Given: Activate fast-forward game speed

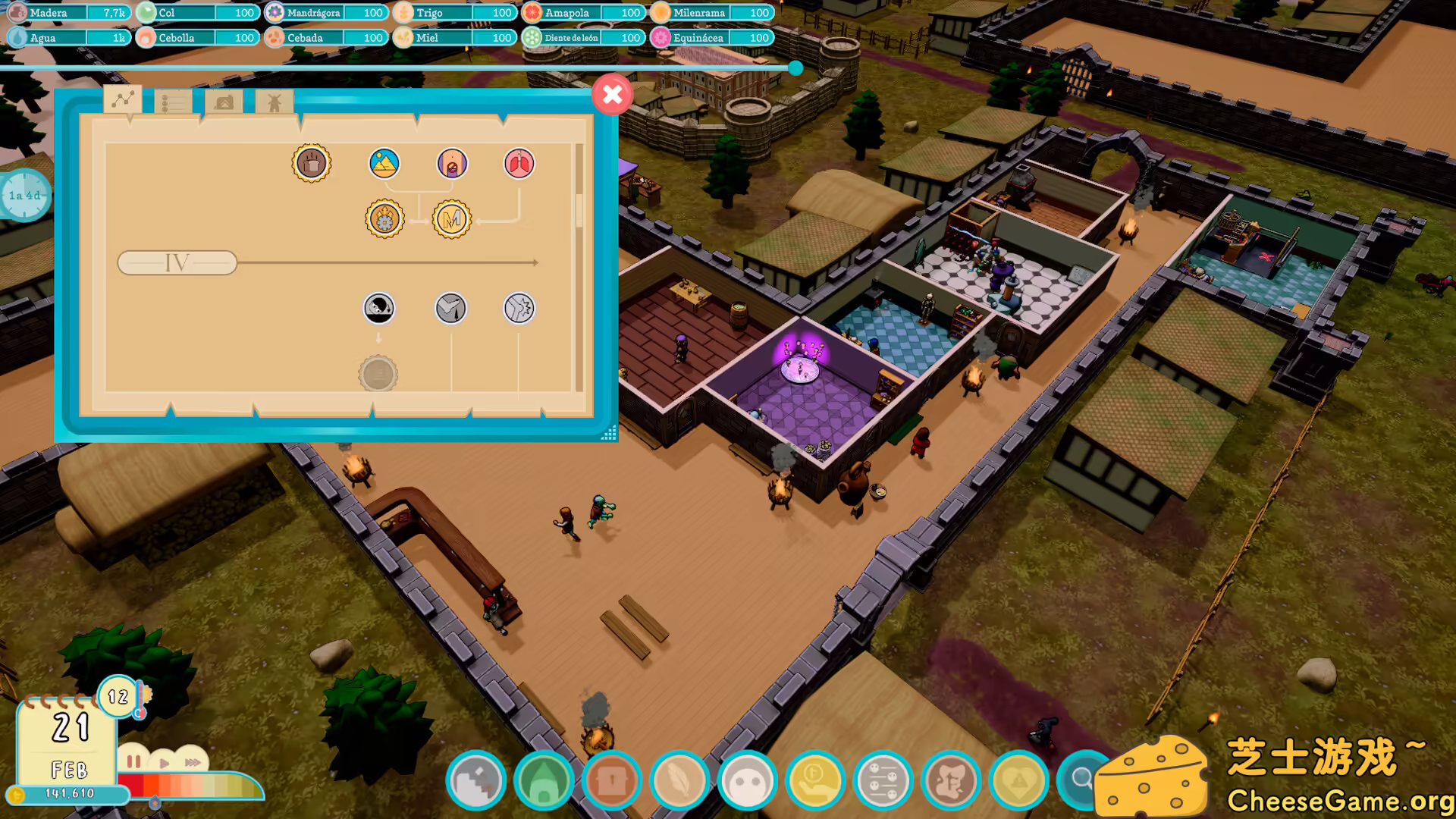Looking at the screenshot, I should coord(193,762).
